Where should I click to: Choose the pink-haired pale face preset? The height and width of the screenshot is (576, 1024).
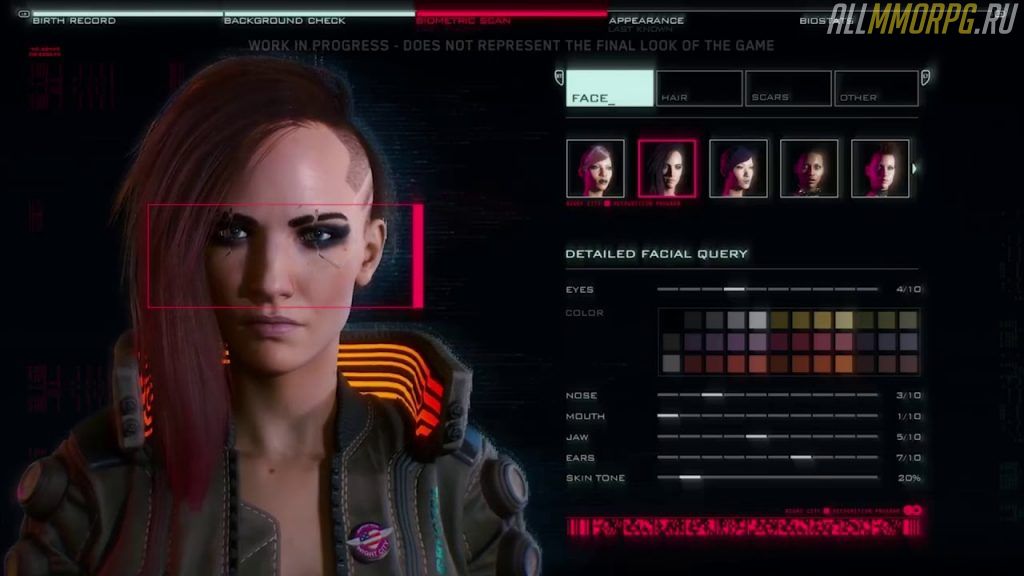(595, 168)
